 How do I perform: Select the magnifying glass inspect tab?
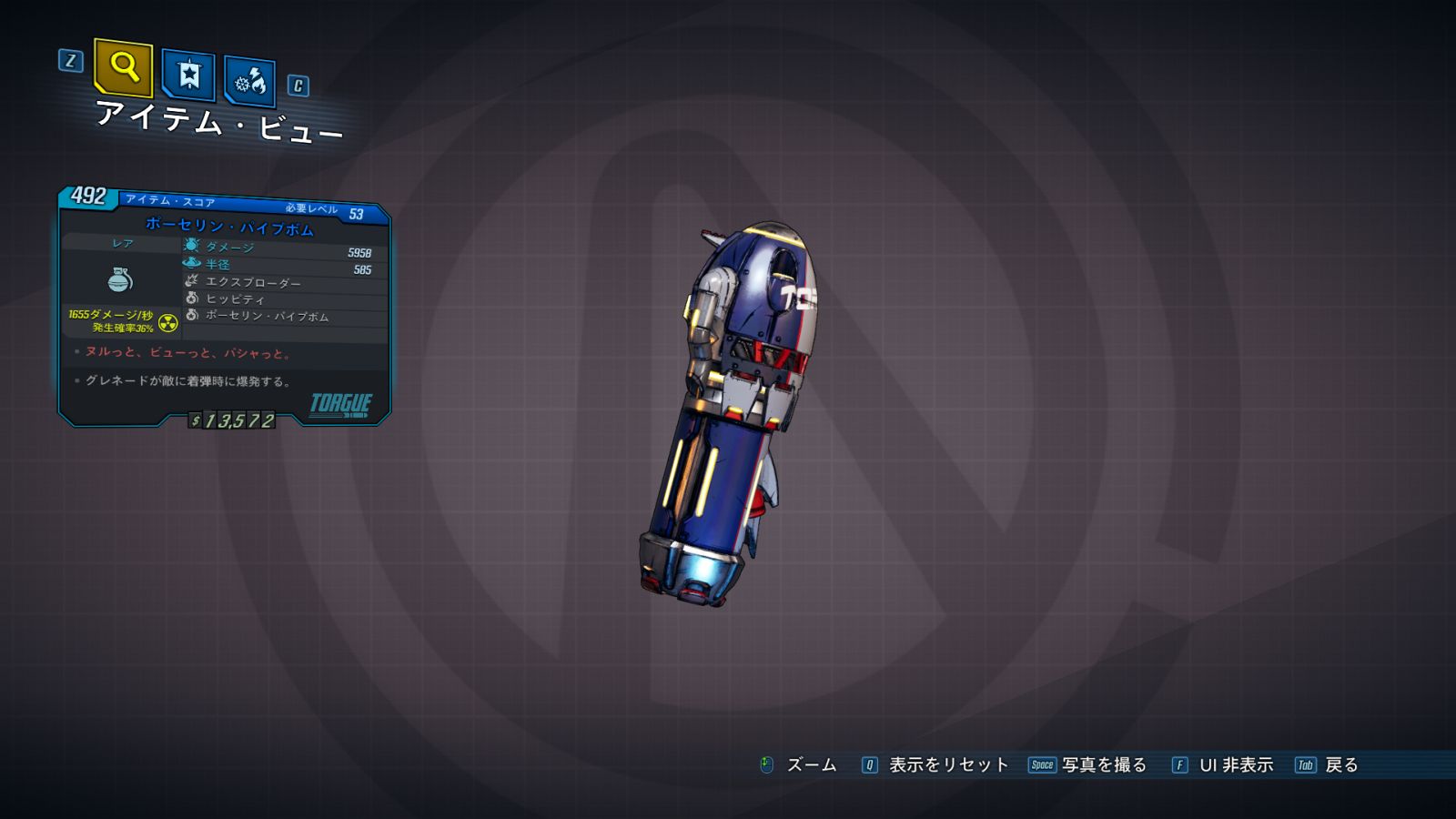click(x=123, y=67)
